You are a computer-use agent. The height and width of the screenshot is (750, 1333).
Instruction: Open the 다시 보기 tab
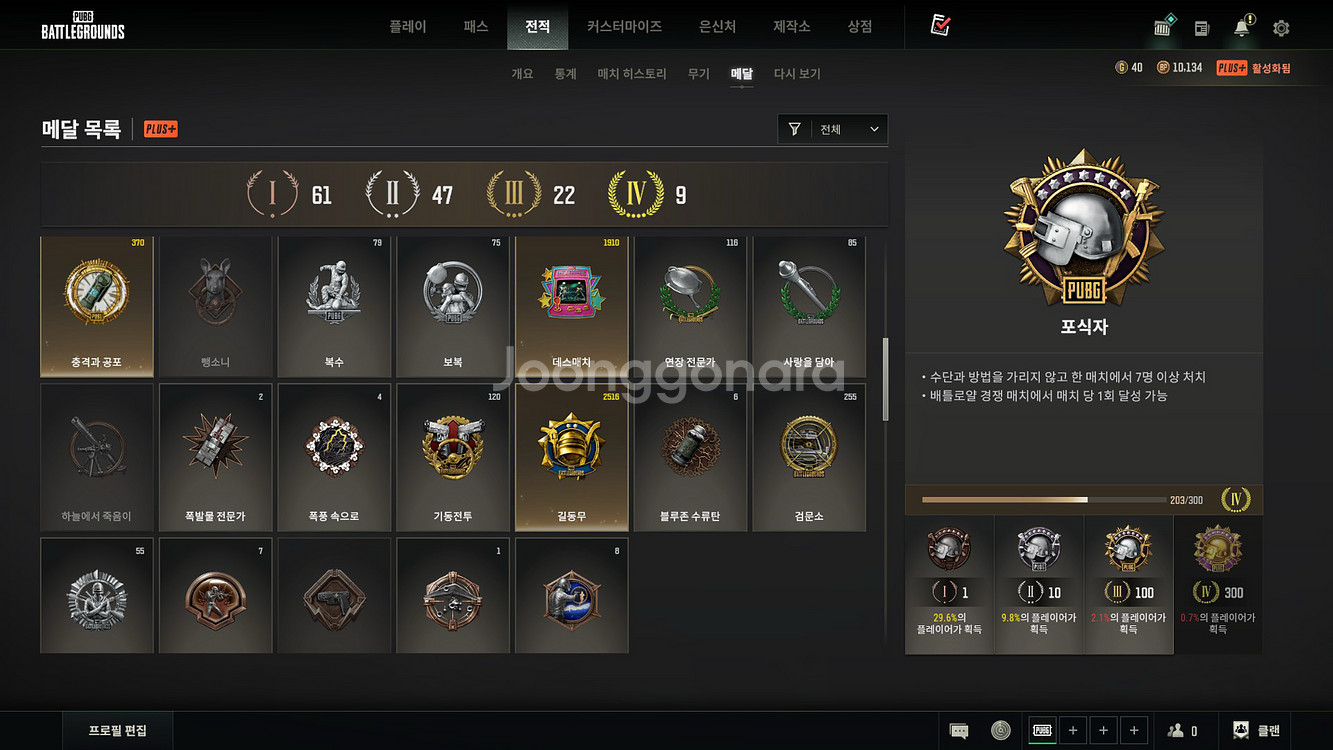797,74
